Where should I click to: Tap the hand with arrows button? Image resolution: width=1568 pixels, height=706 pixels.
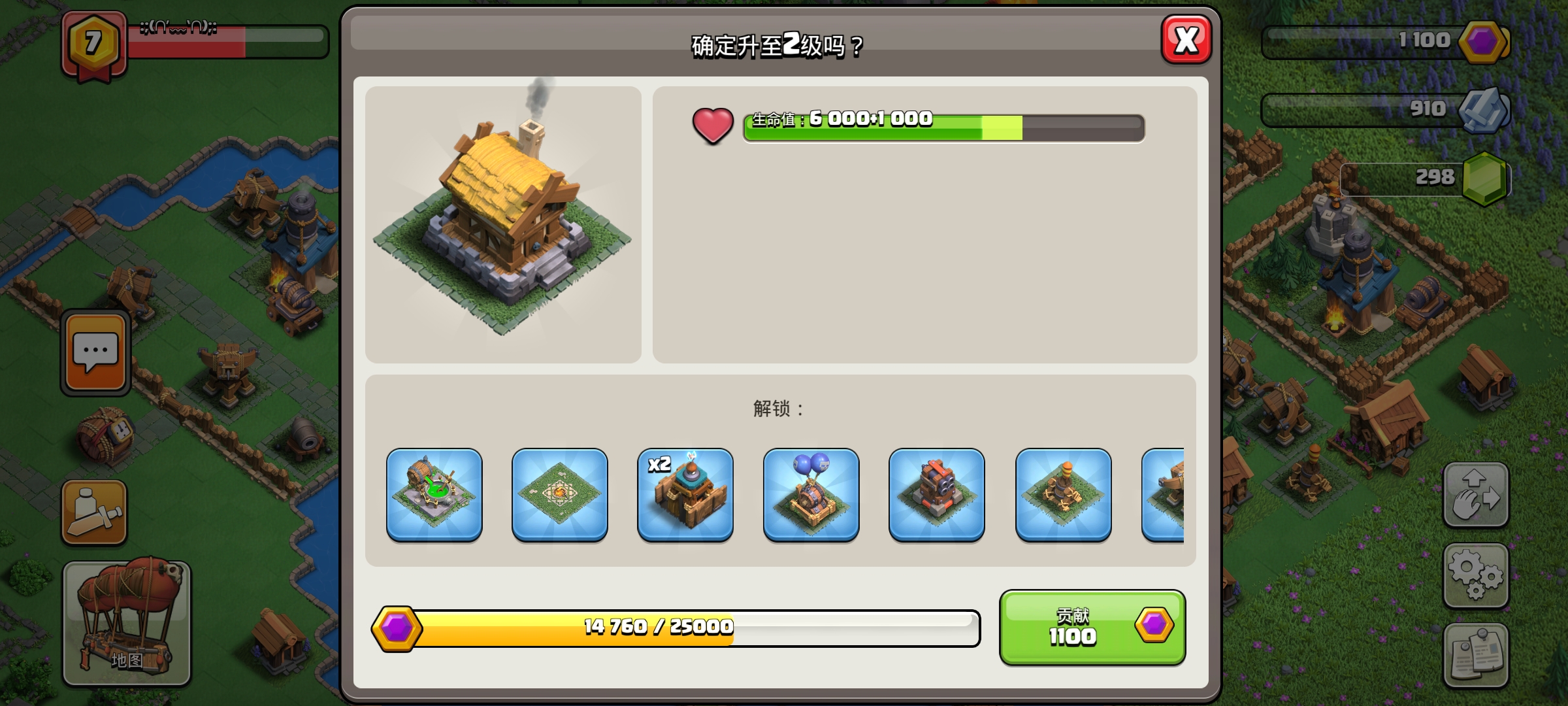coord(1475,495)
